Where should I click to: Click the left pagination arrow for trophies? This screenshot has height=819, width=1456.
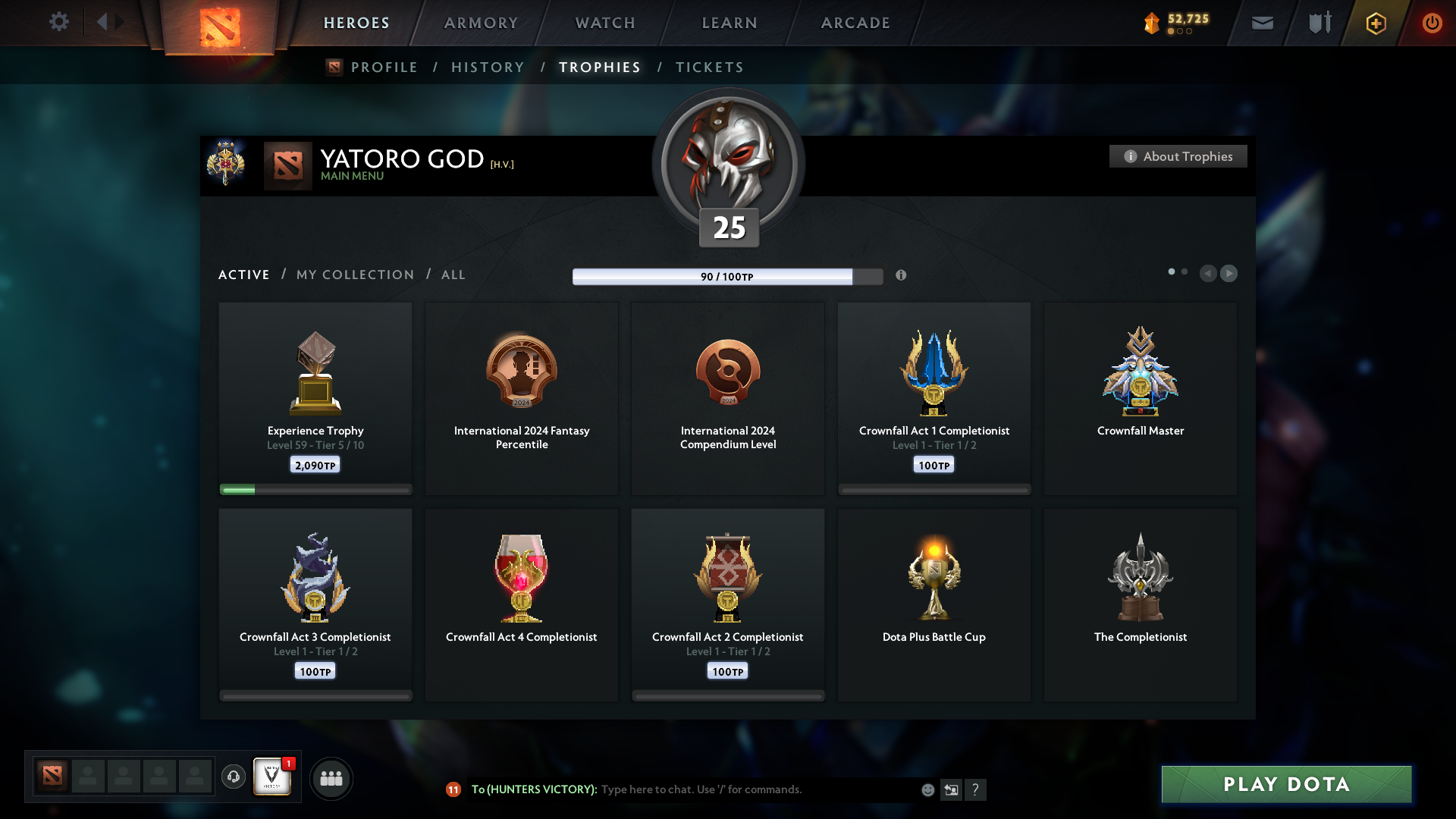click(1209, 274)
